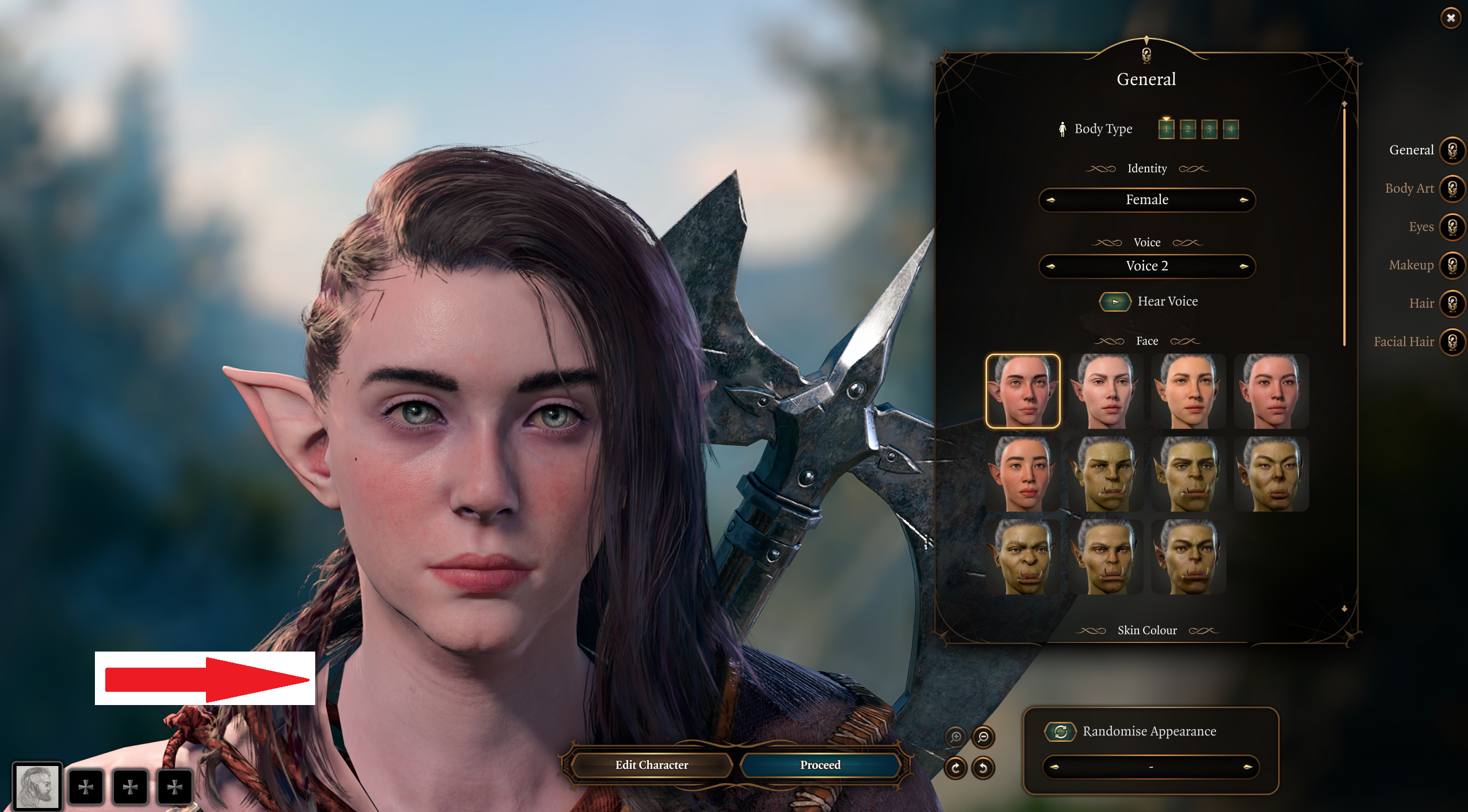This screenshot has width=1468, height=812.
Task: Open the Body Art tab
Action: point(1452,189)
